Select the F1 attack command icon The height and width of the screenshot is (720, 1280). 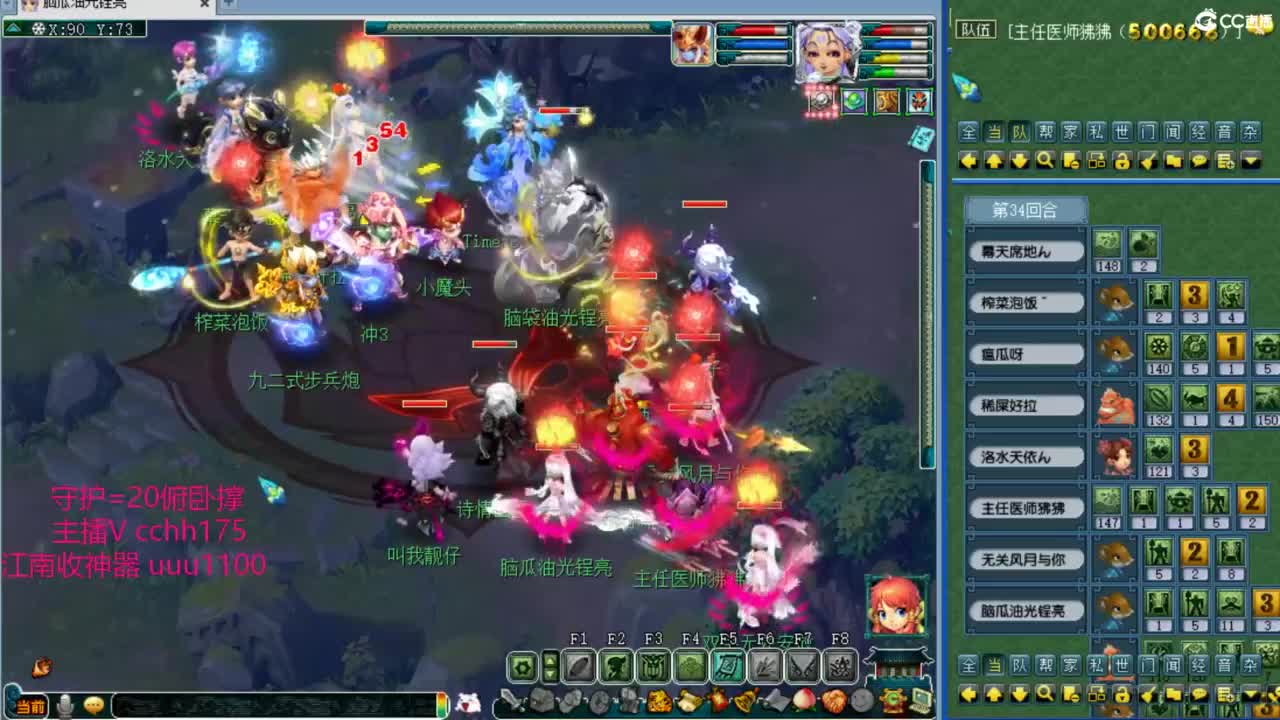coord(577,666)
